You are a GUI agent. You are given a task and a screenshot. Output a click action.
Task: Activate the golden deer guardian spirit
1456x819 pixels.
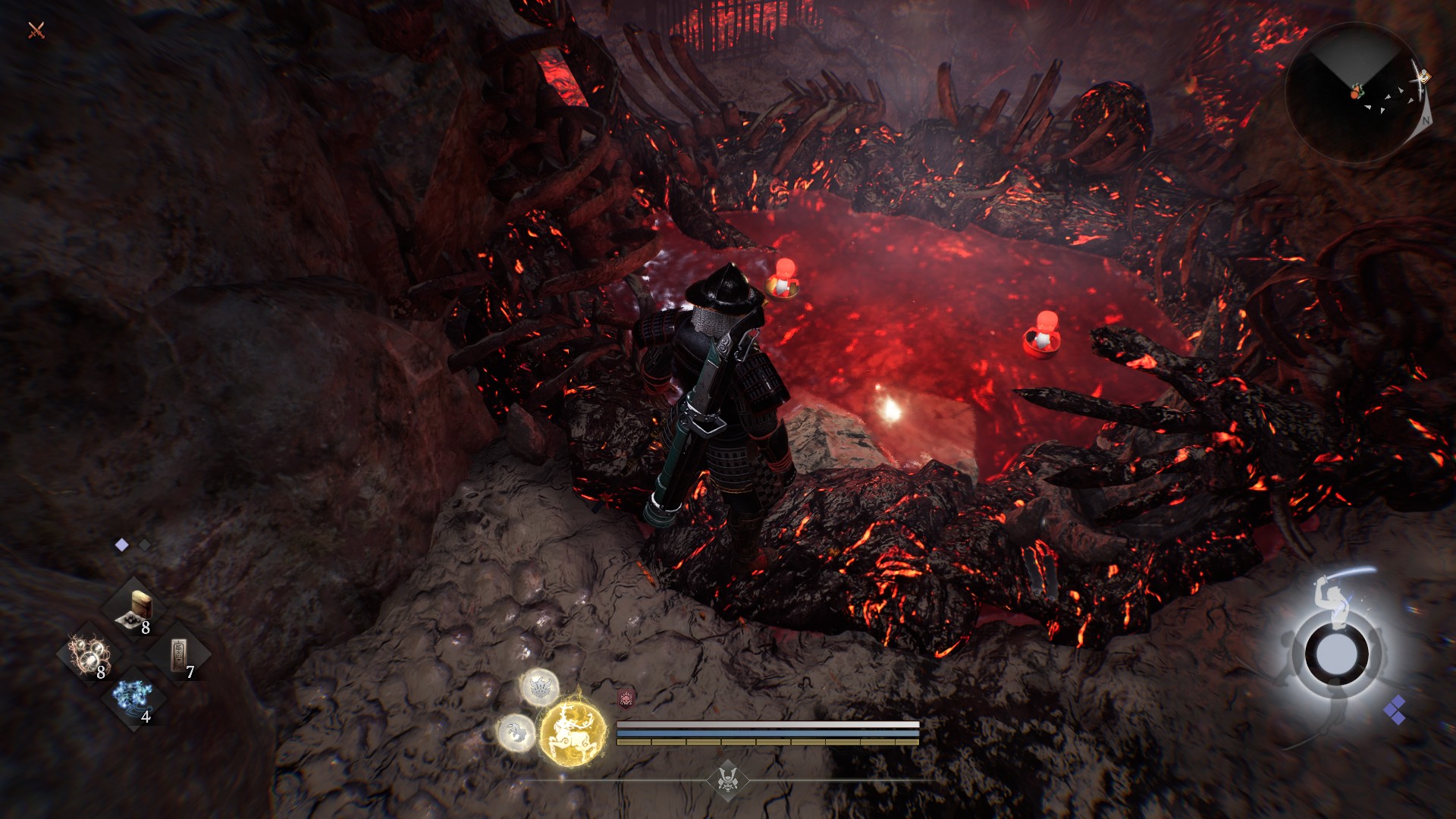[573, 732]
